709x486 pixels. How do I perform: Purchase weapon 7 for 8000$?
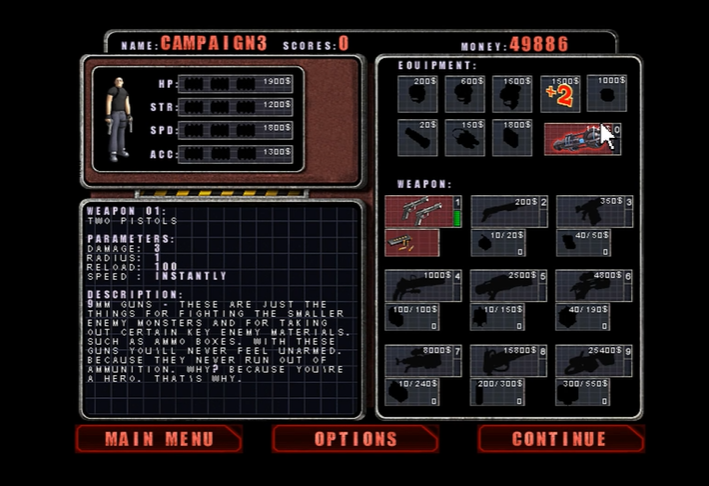click(x=422, y=359)
